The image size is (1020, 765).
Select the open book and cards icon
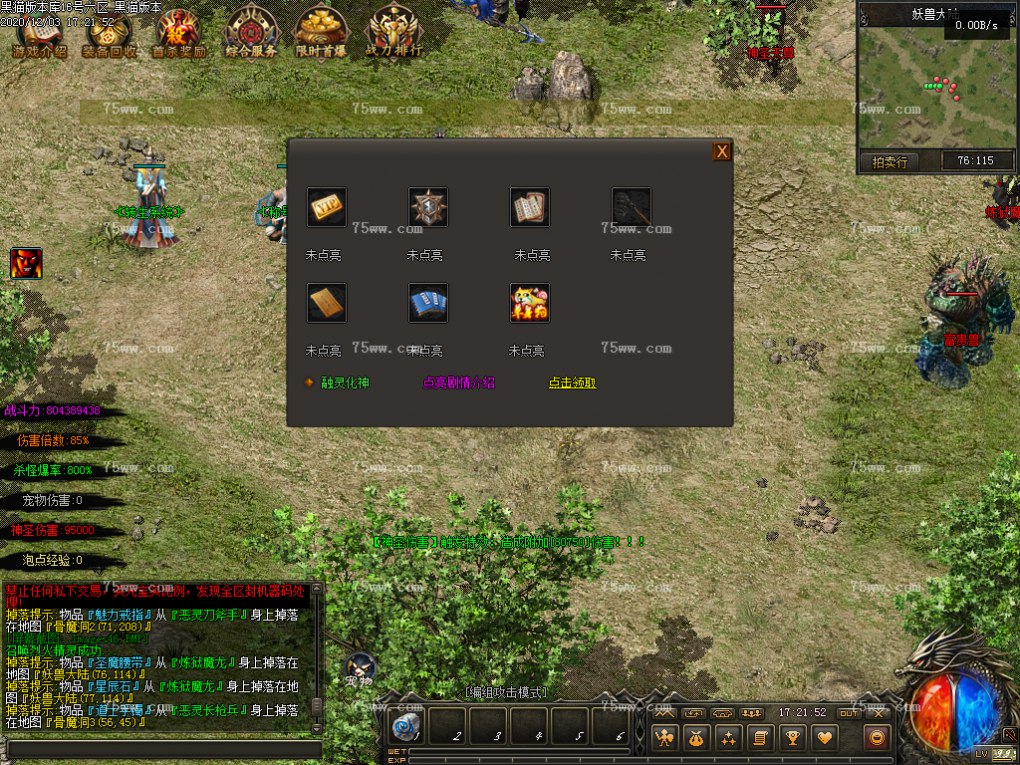click(530, 207)
